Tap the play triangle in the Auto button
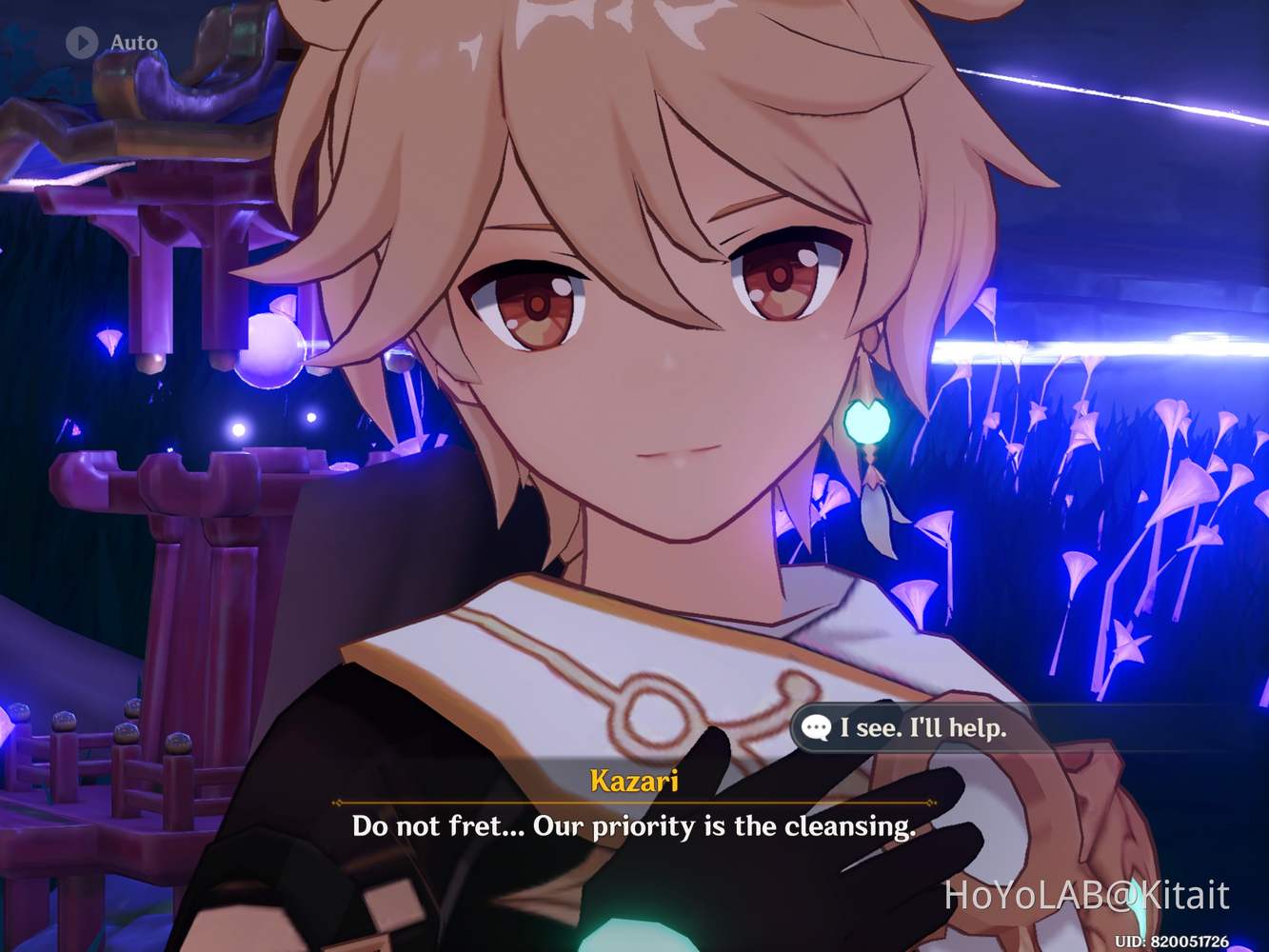The height and width of the screenshot is (952, 1269). coord(82,41)
